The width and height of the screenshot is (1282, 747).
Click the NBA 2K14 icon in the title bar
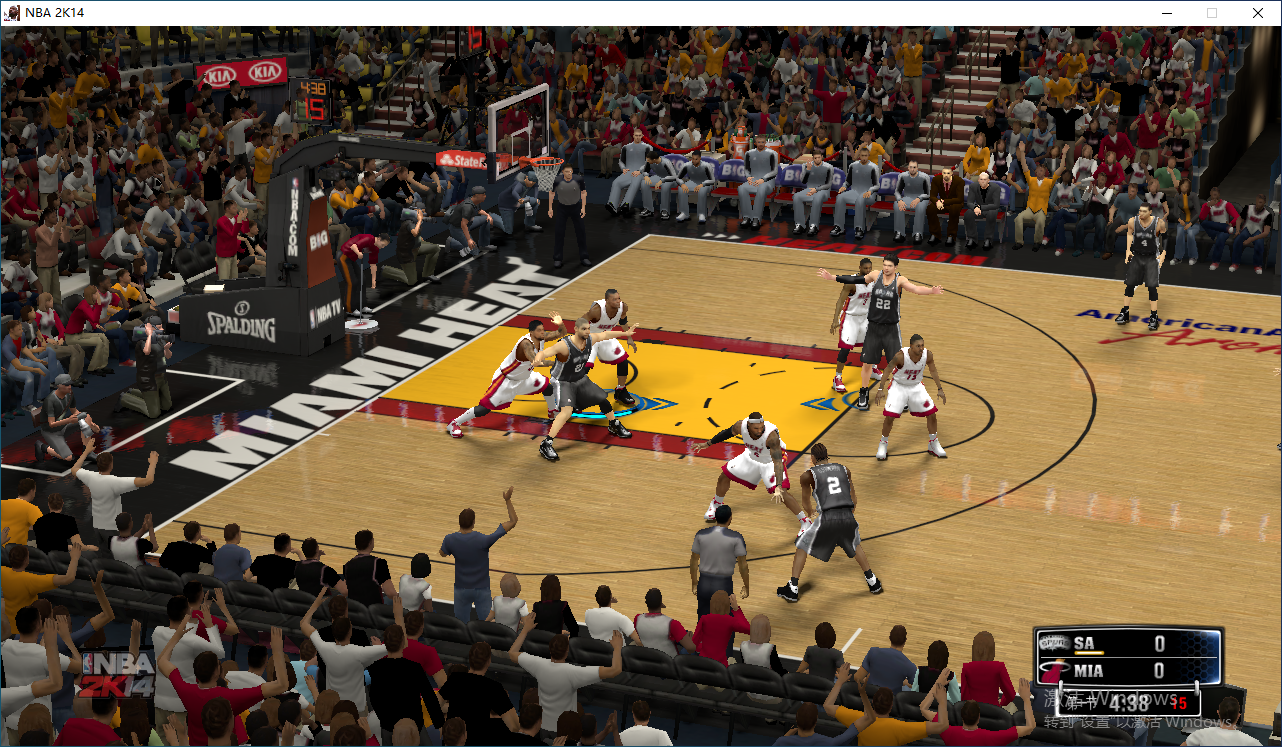click(x=10, y=12)
